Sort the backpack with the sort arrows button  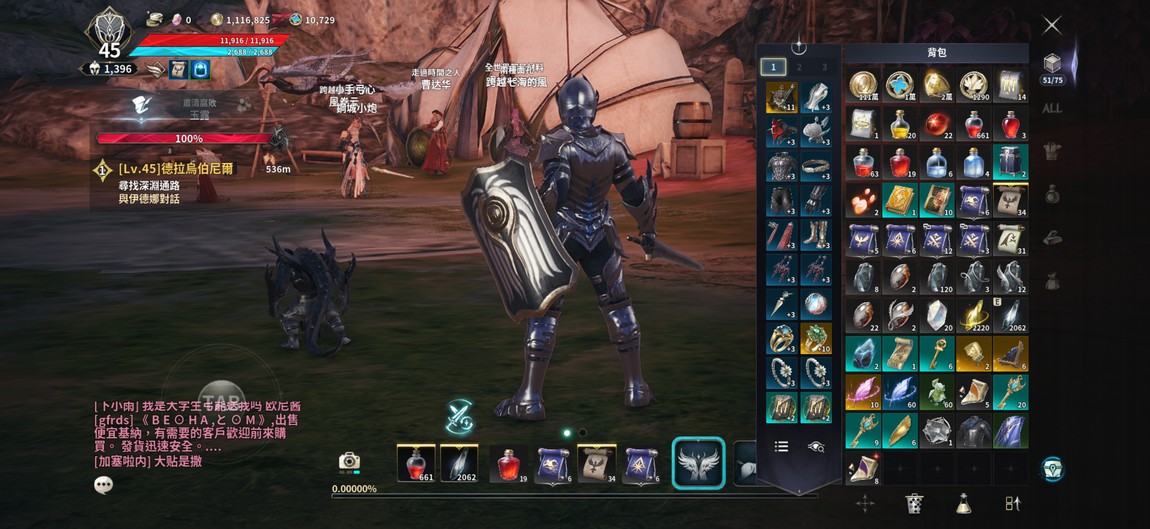1012,503
